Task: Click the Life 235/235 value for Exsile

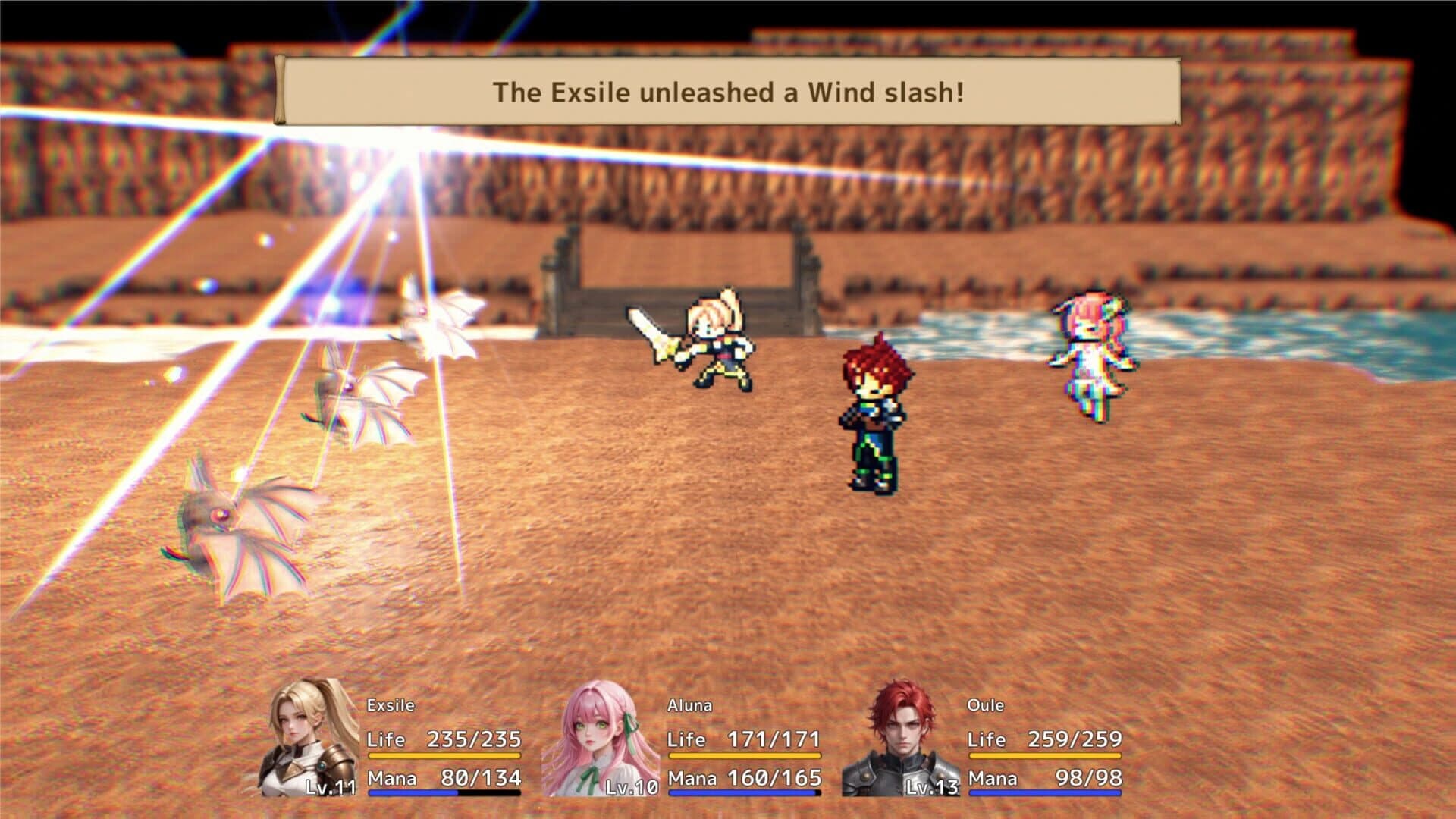Action: tap(474, 737)
